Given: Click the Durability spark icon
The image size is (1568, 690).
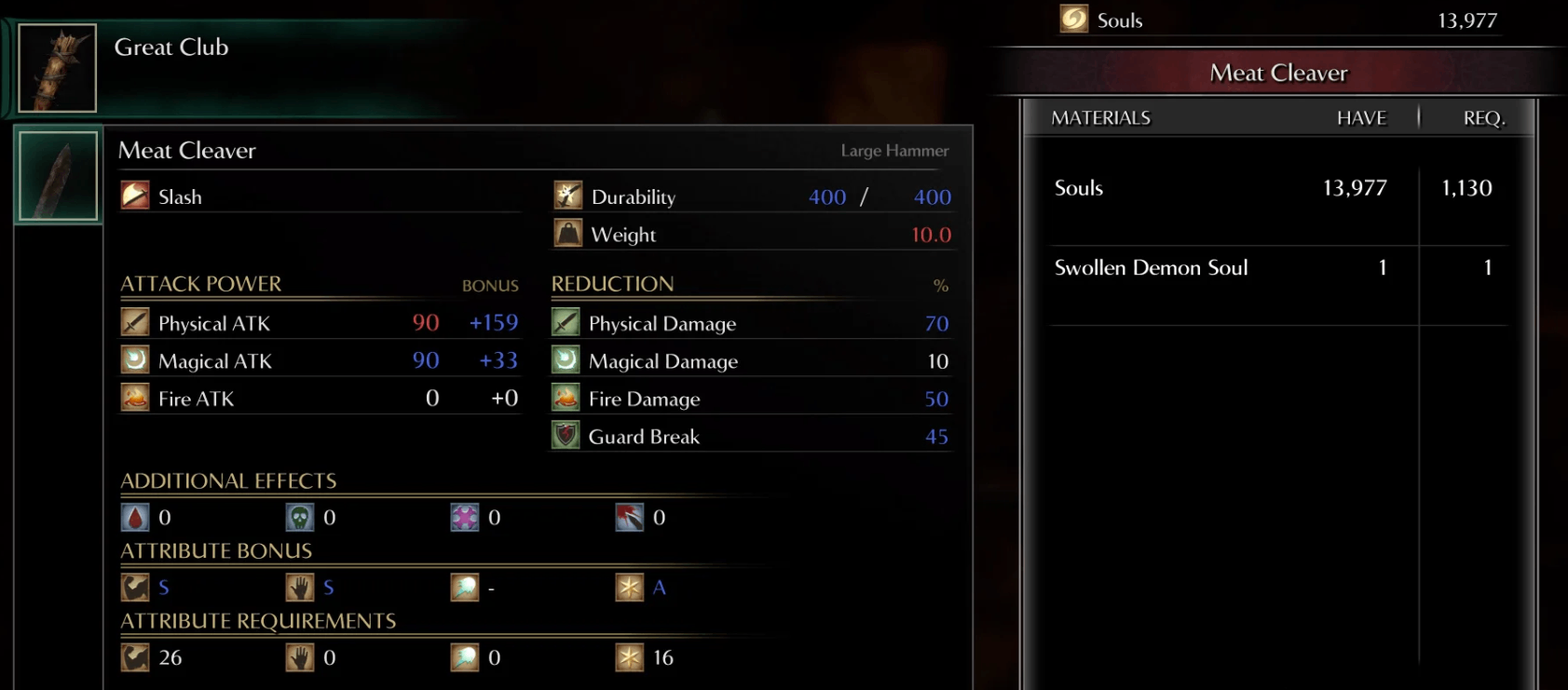Looking at the screenshot, I should coord(566,196).
